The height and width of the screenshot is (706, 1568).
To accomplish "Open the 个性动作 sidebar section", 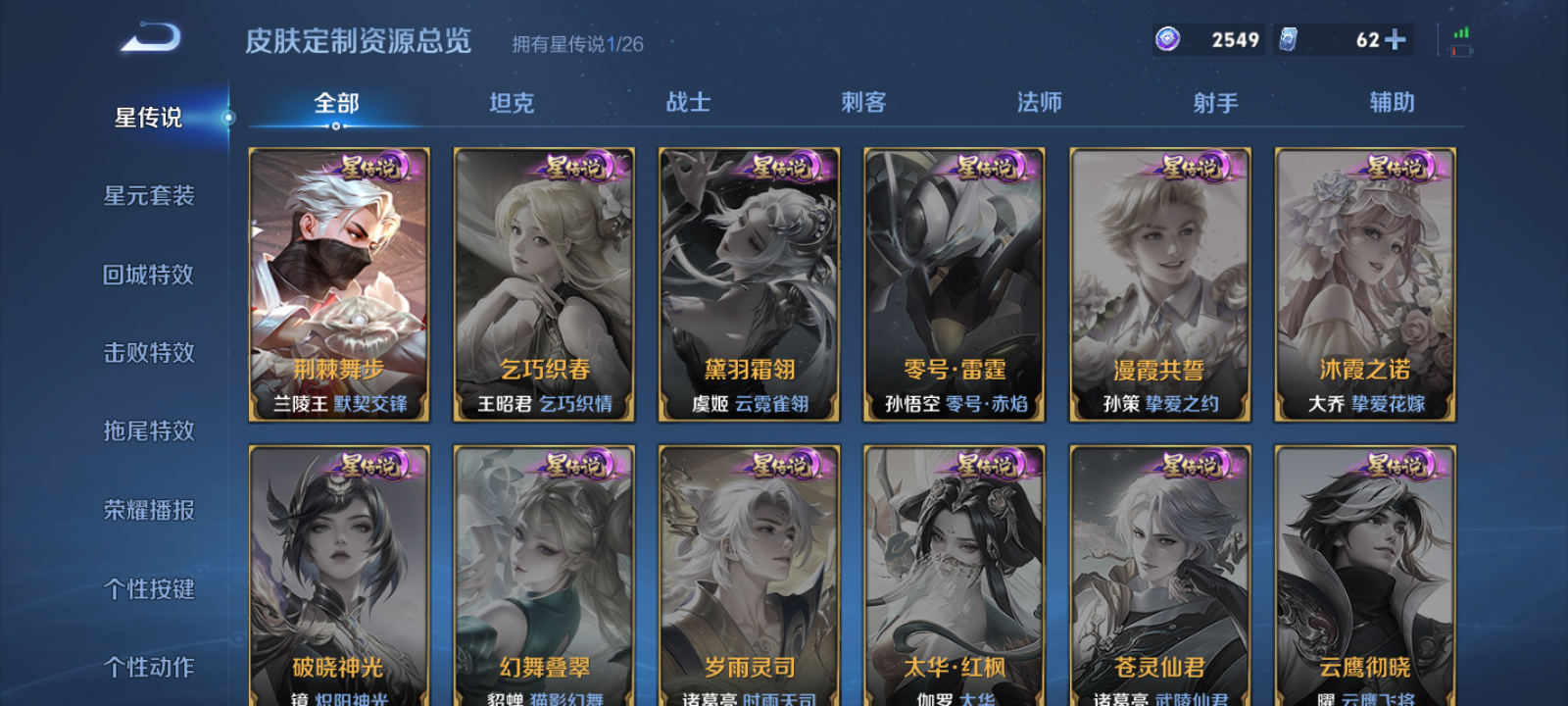I will (x=149, y=667).
